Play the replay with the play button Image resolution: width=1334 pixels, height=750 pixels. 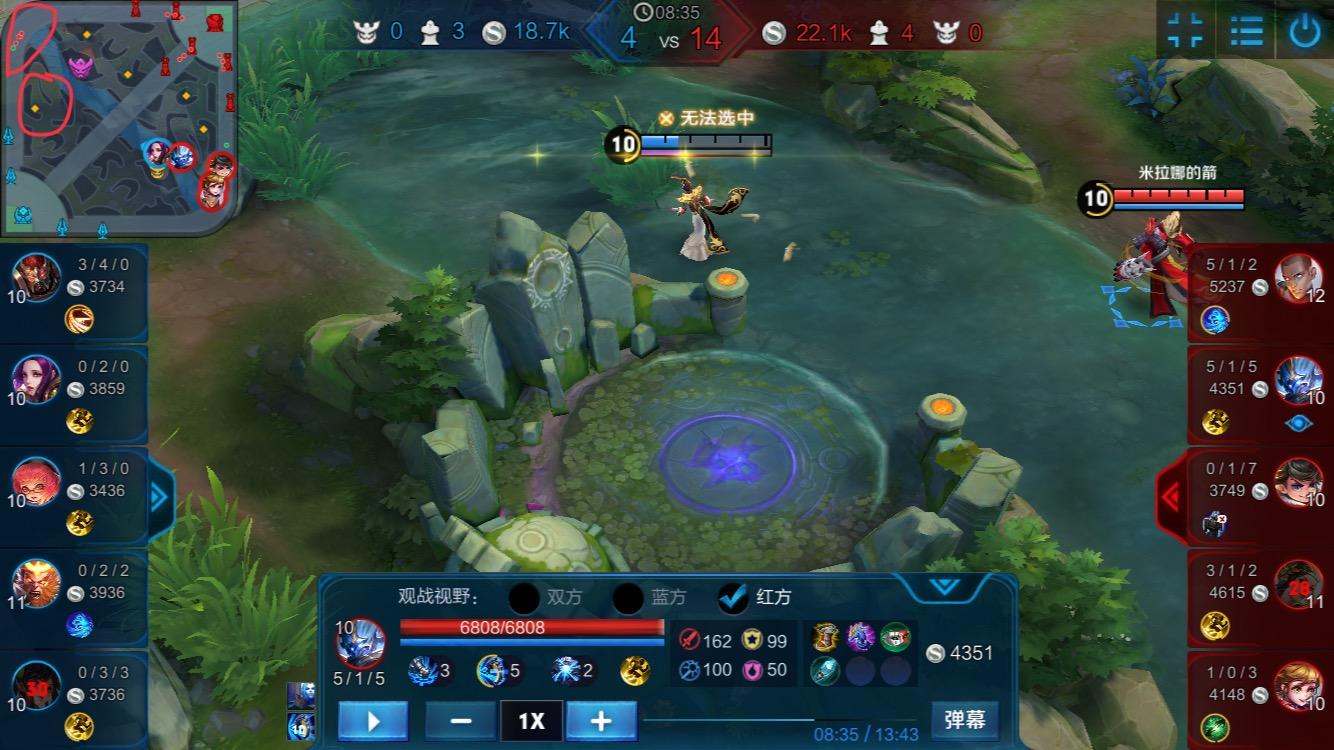point(373,720)
